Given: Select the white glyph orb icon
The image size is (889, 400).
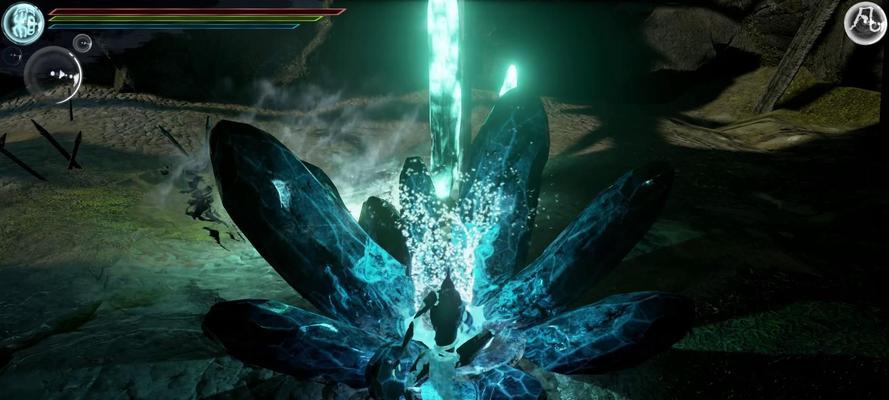Looking at the screenshot, I should click(x=864, y=22).
